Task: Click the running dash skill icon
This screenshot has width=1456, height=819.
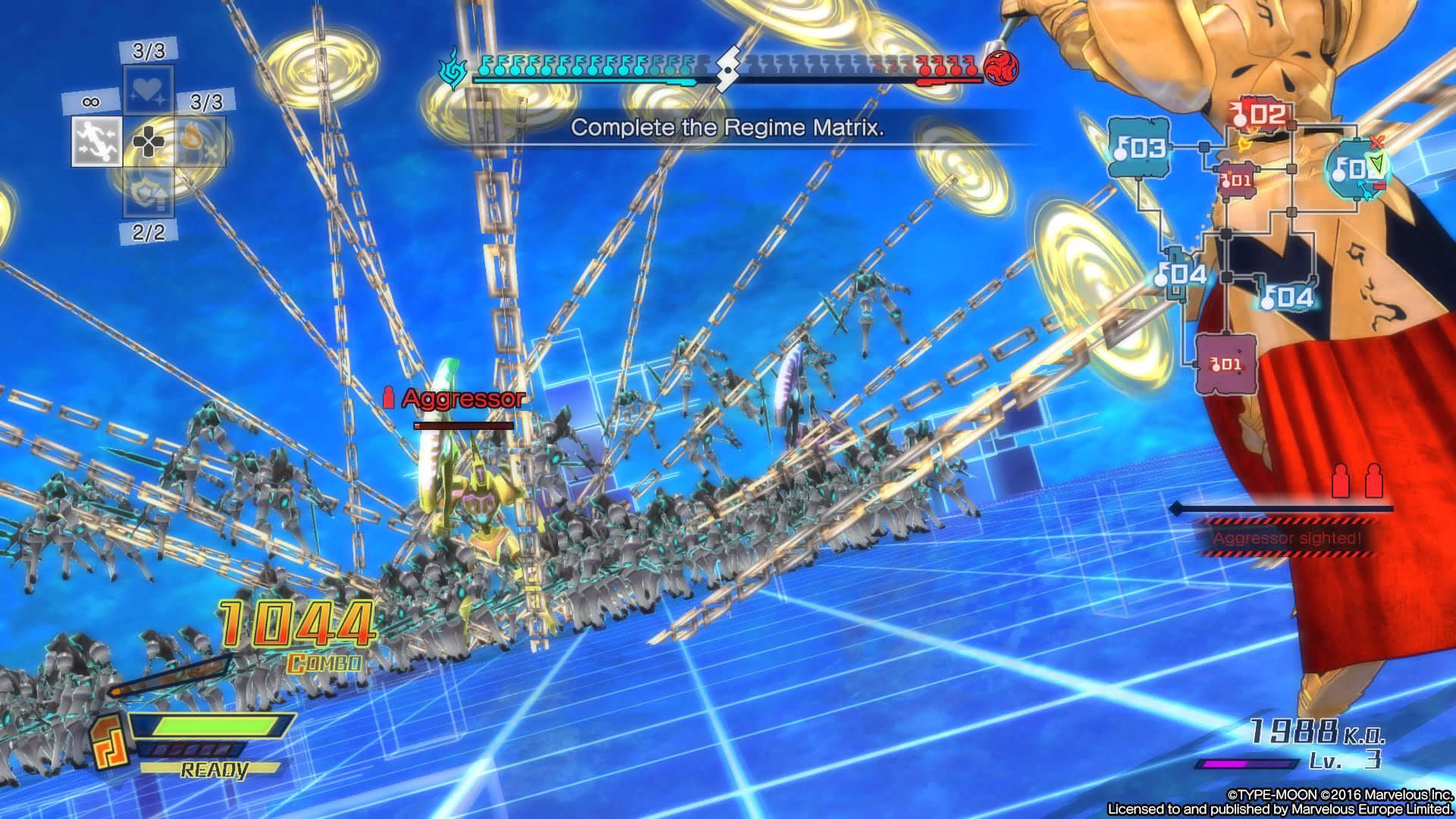Action: (95, 141)
